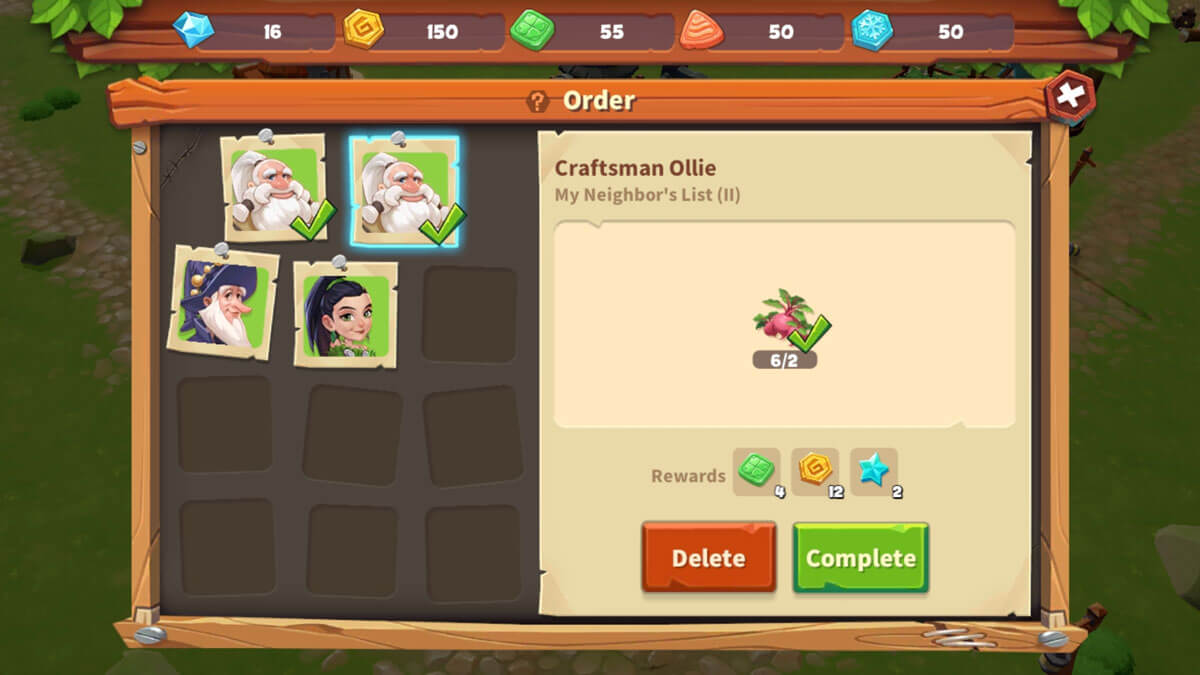Inspect the gold coin reward icon
Viewport: 1200px width, 675px height.
[x=815, y=470]
